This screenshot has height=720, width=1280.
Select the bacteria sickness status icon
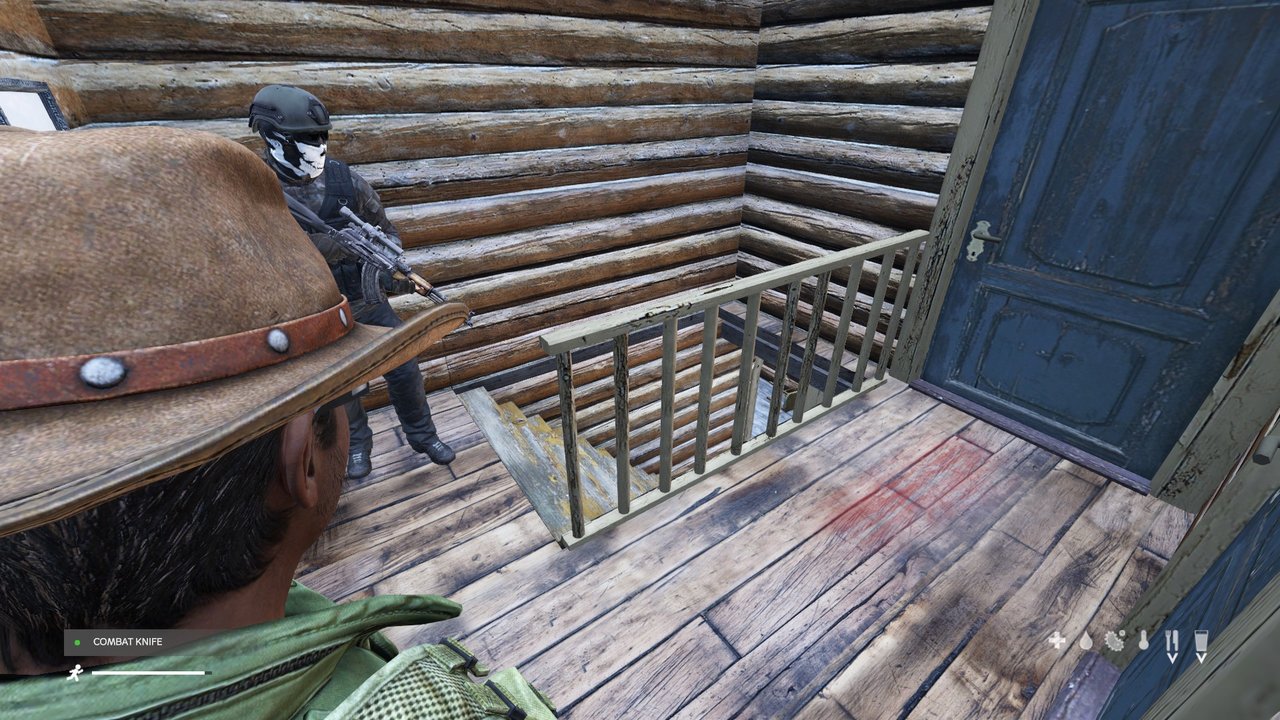(1115, 641)
